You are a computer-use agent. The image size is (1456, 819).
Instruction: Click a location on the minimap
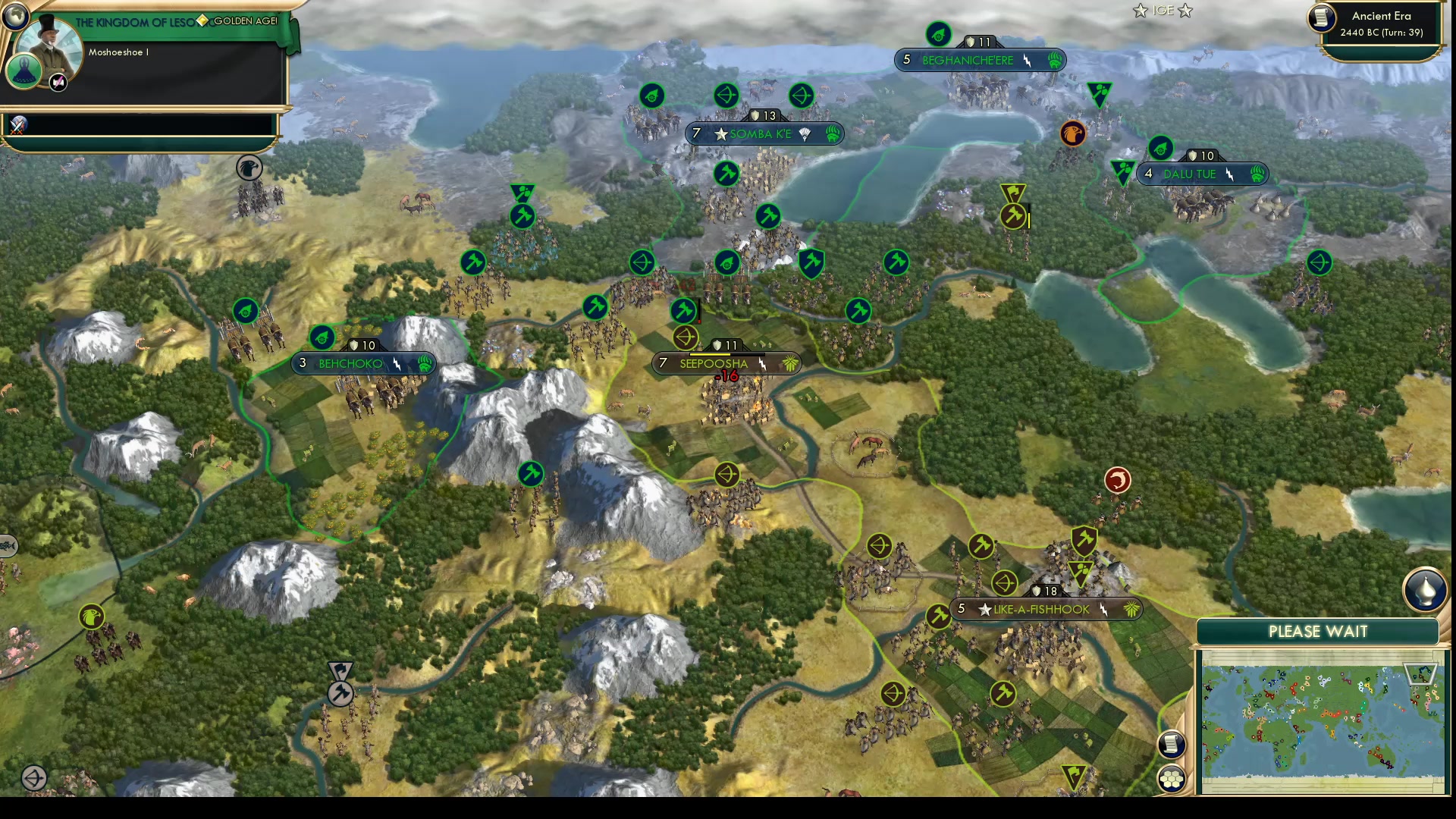pyautogui.click(x=1319, y=720)
